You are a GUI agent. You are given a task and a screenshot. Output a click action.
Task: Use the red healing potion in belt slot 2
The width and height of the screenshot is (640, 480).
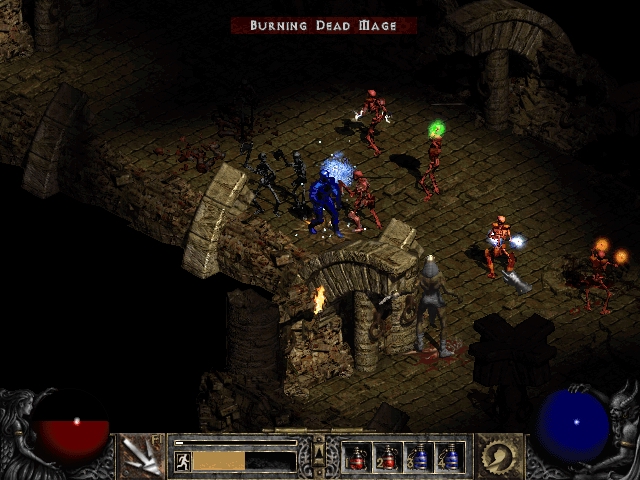388,457
